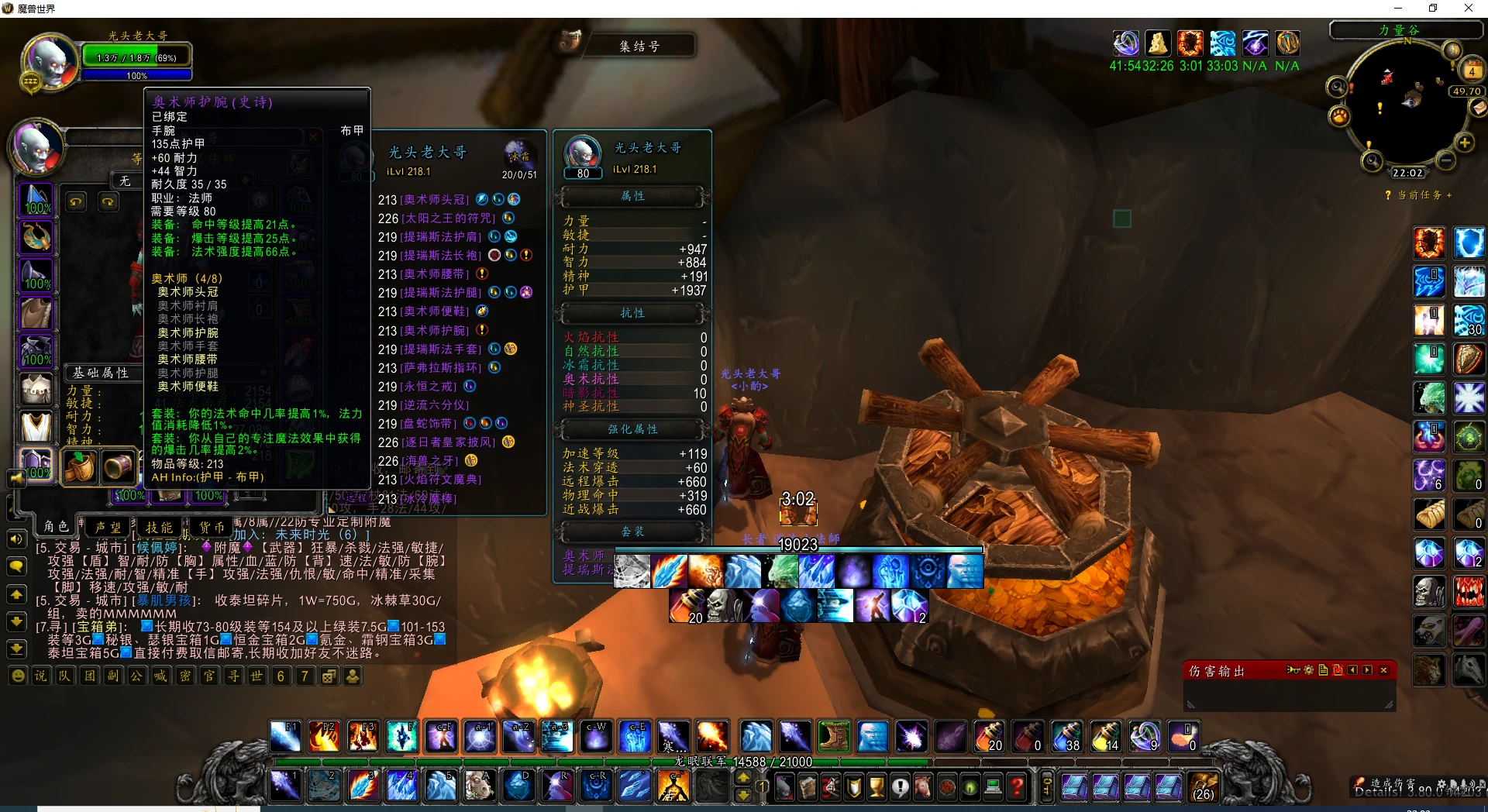This screenshot has height=812, width=1488.
Task: Click the 说 say chat channel button
Action: click(x=40, y=676)
